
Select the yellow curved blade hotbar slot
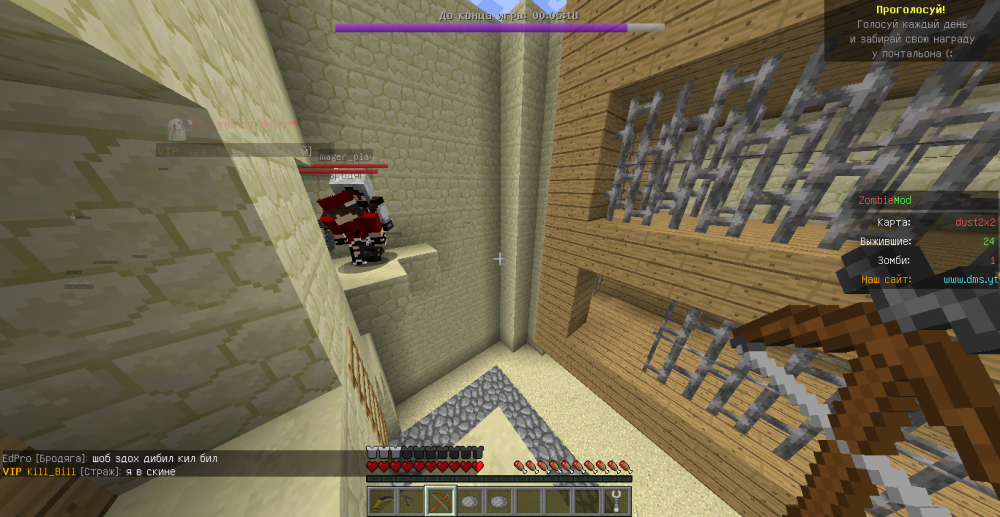pos(381,501)
